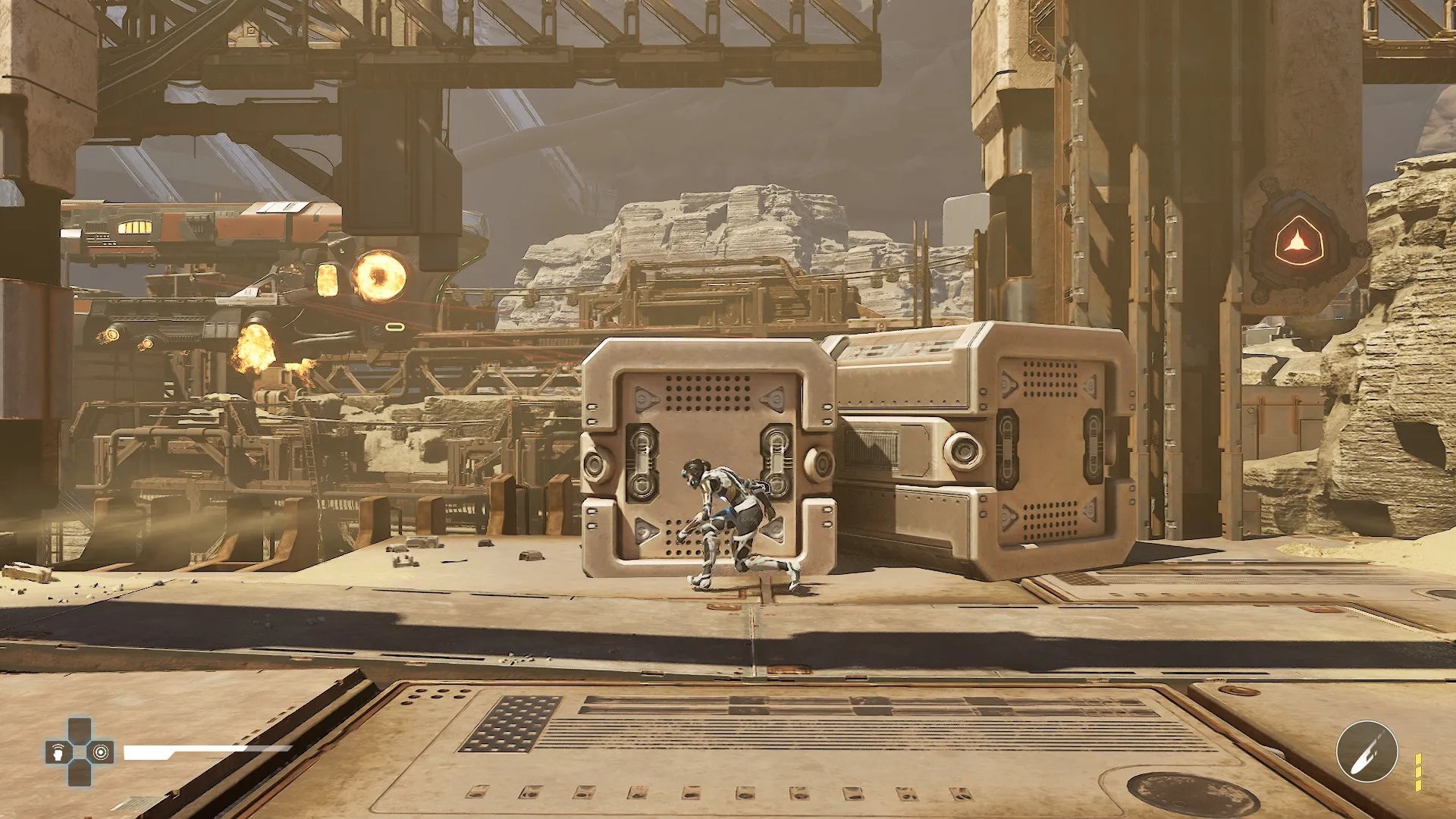Activate the concentric rings scan ability
1456x819 pixels.
pyautogui.click(x=101, y=752)
